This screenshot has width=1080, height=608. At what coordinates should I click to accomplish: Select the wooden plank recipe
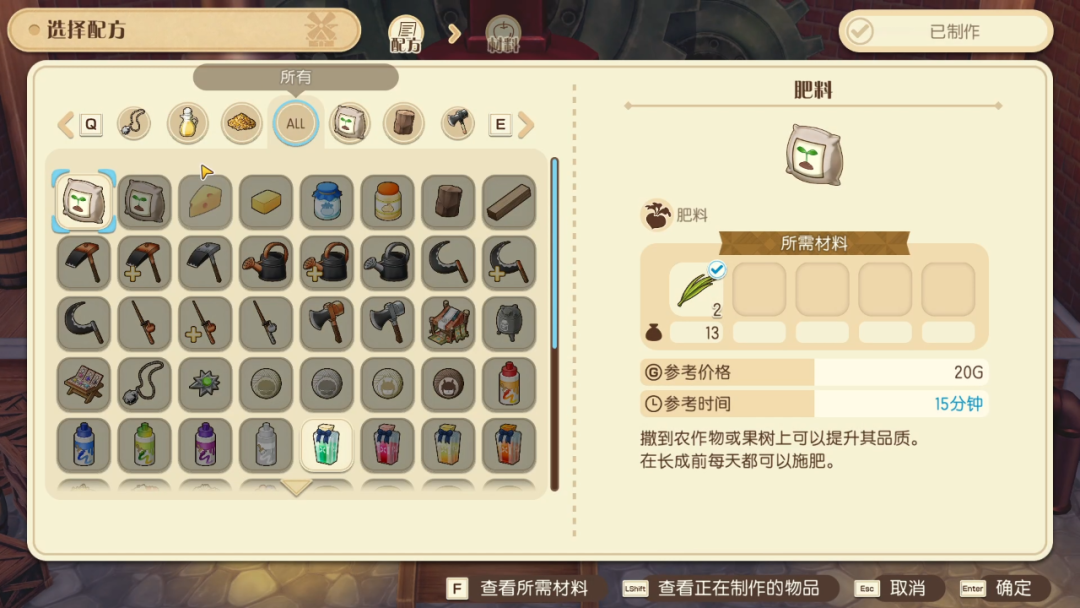(509, 201)
